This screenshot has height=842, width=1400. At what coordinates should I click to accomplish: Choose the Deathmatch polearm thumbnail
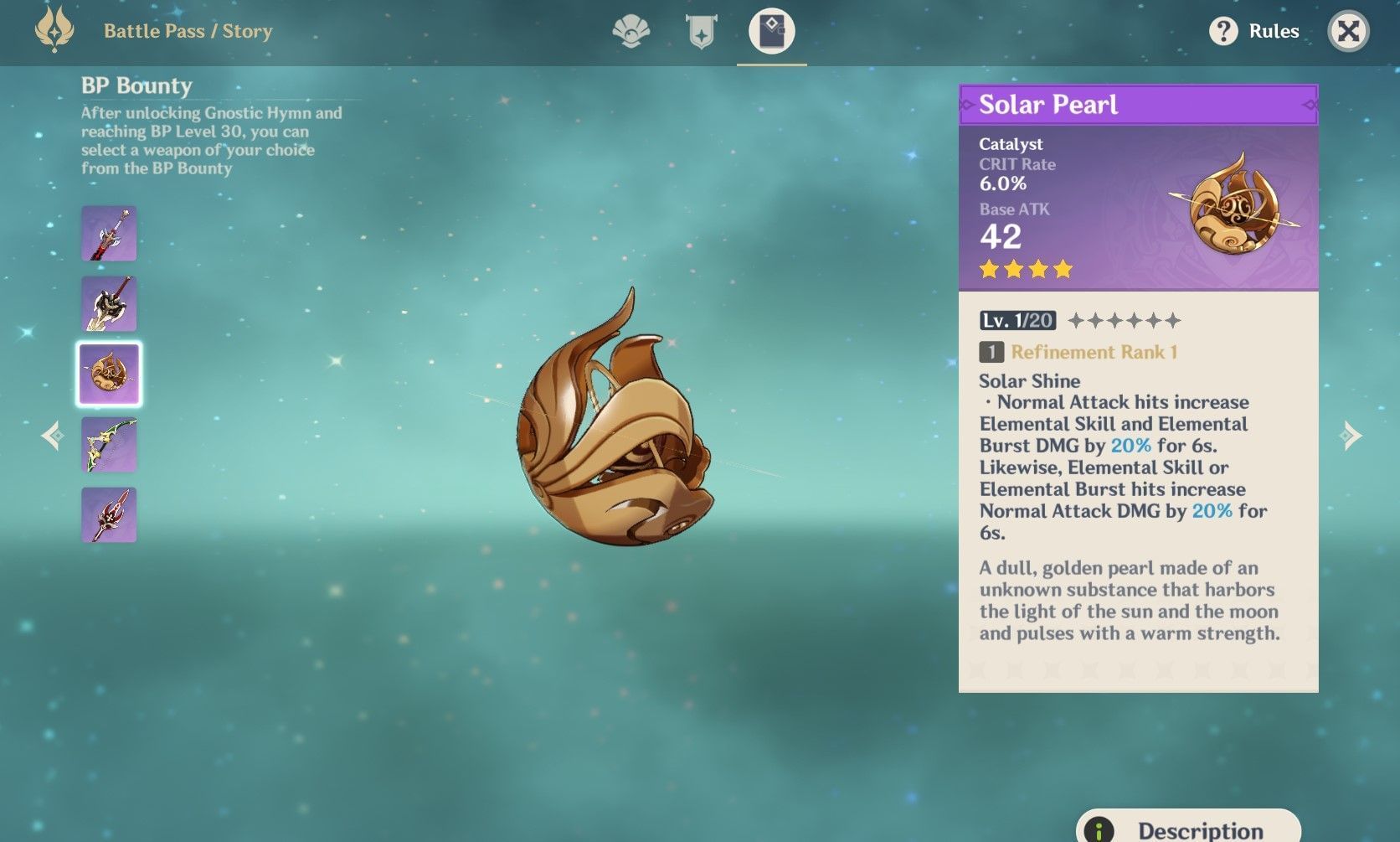coord(109,514)
